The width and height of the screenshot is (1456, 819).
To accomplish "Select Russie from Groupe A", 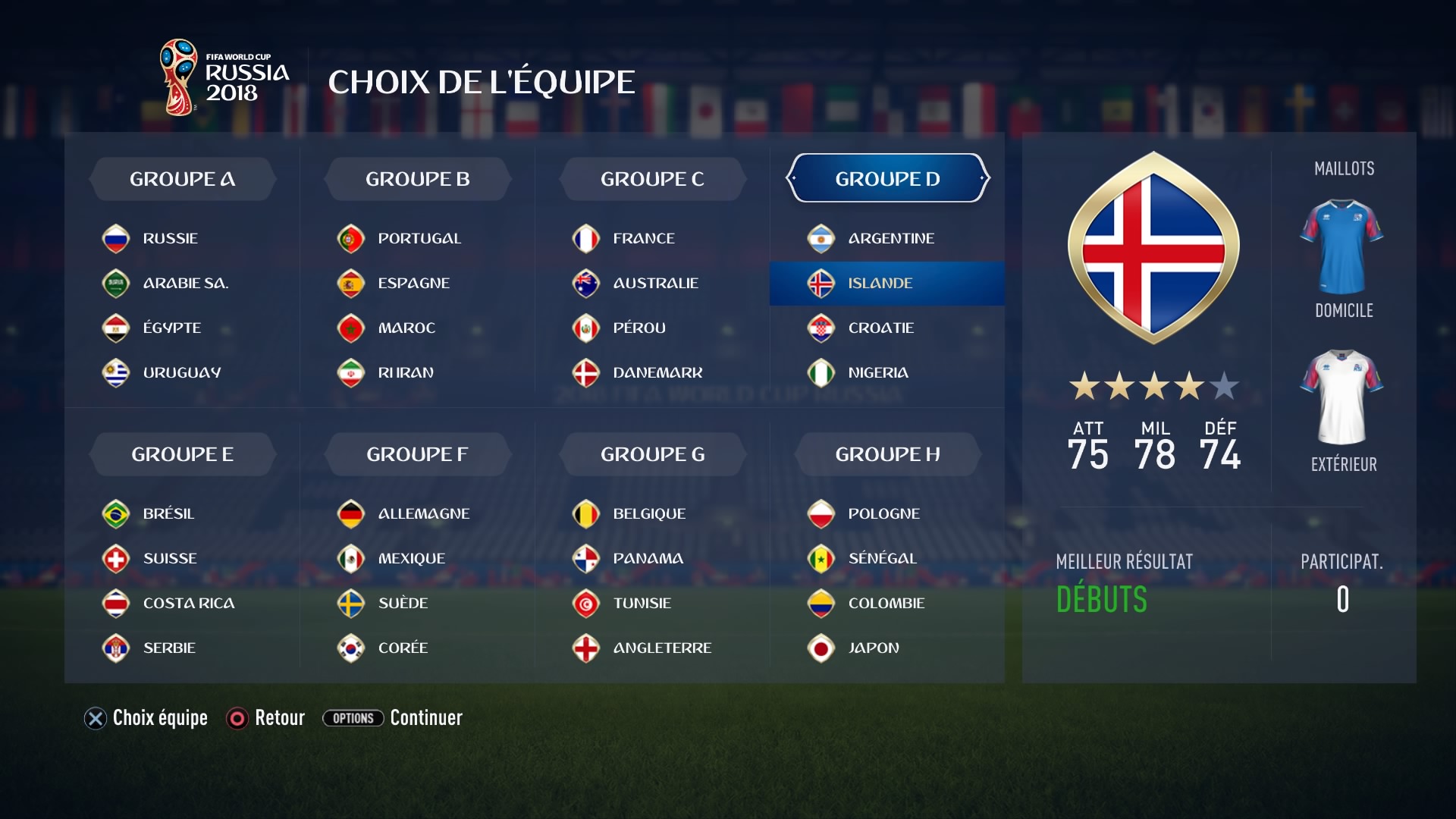I will [x=169, y=238].
